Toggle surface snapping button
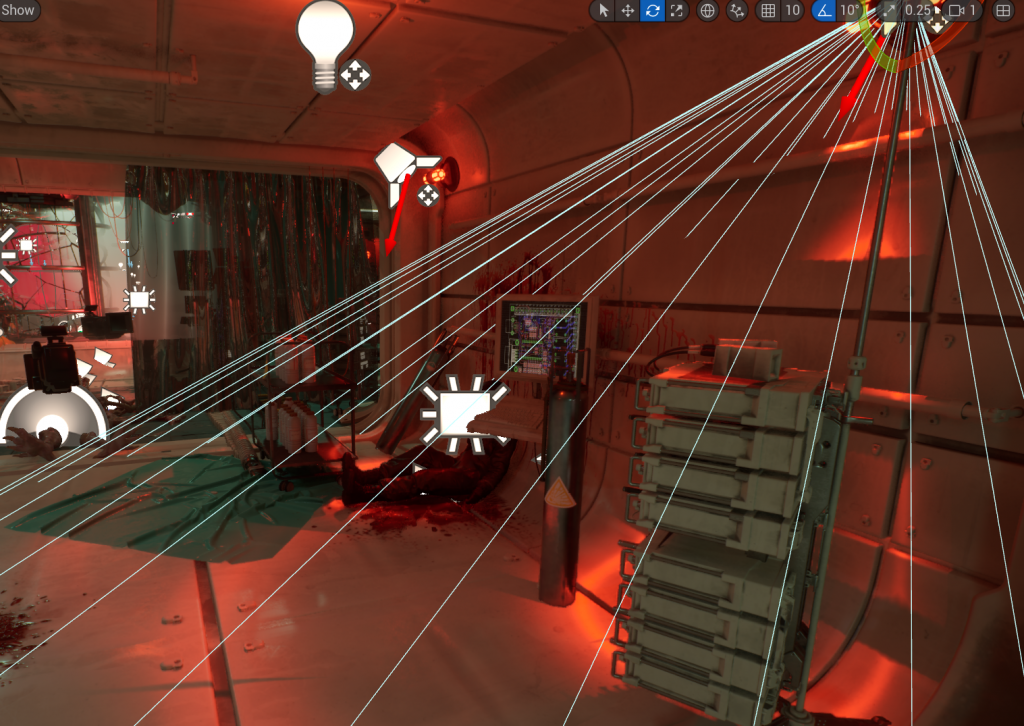 click(x=738, y=11)
